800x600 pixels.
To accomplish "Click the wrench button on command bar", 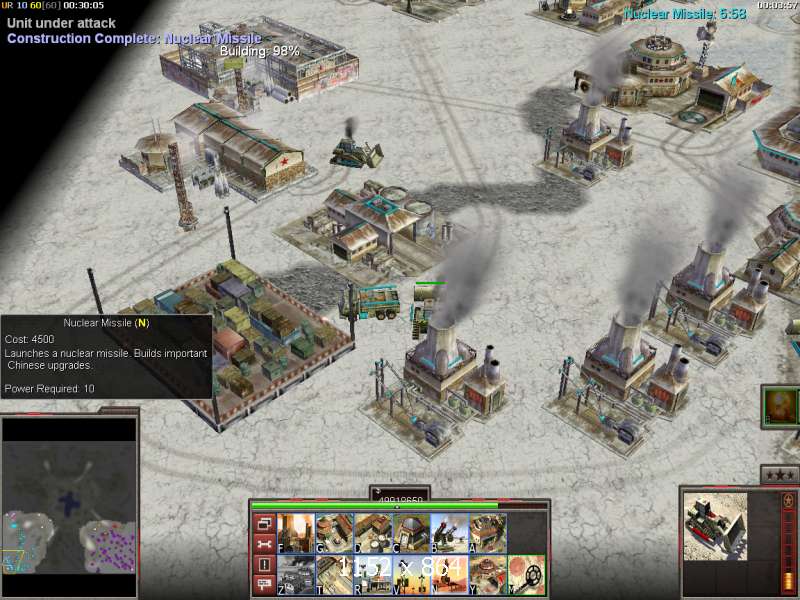I will coord(264,544).
